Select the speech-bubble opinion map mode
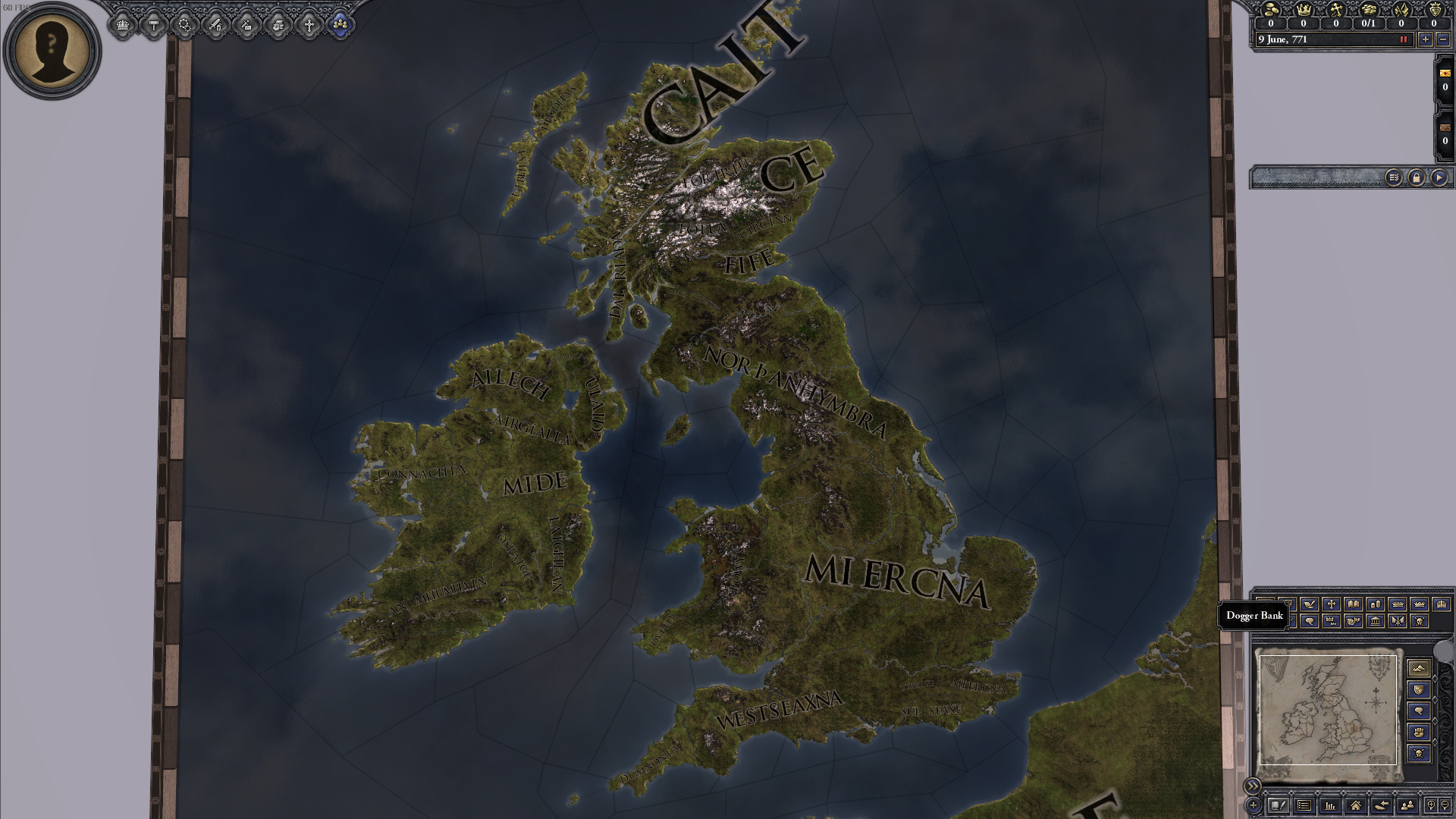This screenshot has width=1456, height=819. pyautogui.click(x=1310, y=620)
